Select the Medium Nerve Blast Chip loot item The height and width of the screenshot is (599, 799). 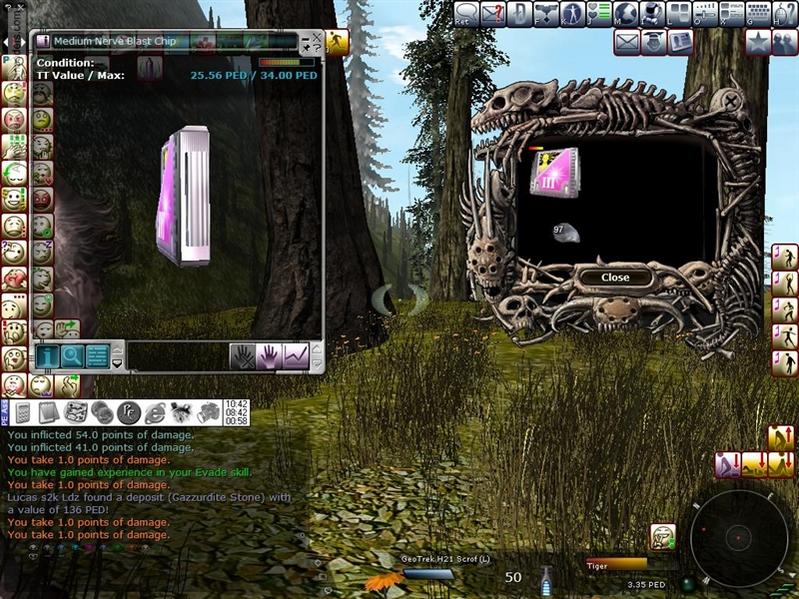pos(553,171)
